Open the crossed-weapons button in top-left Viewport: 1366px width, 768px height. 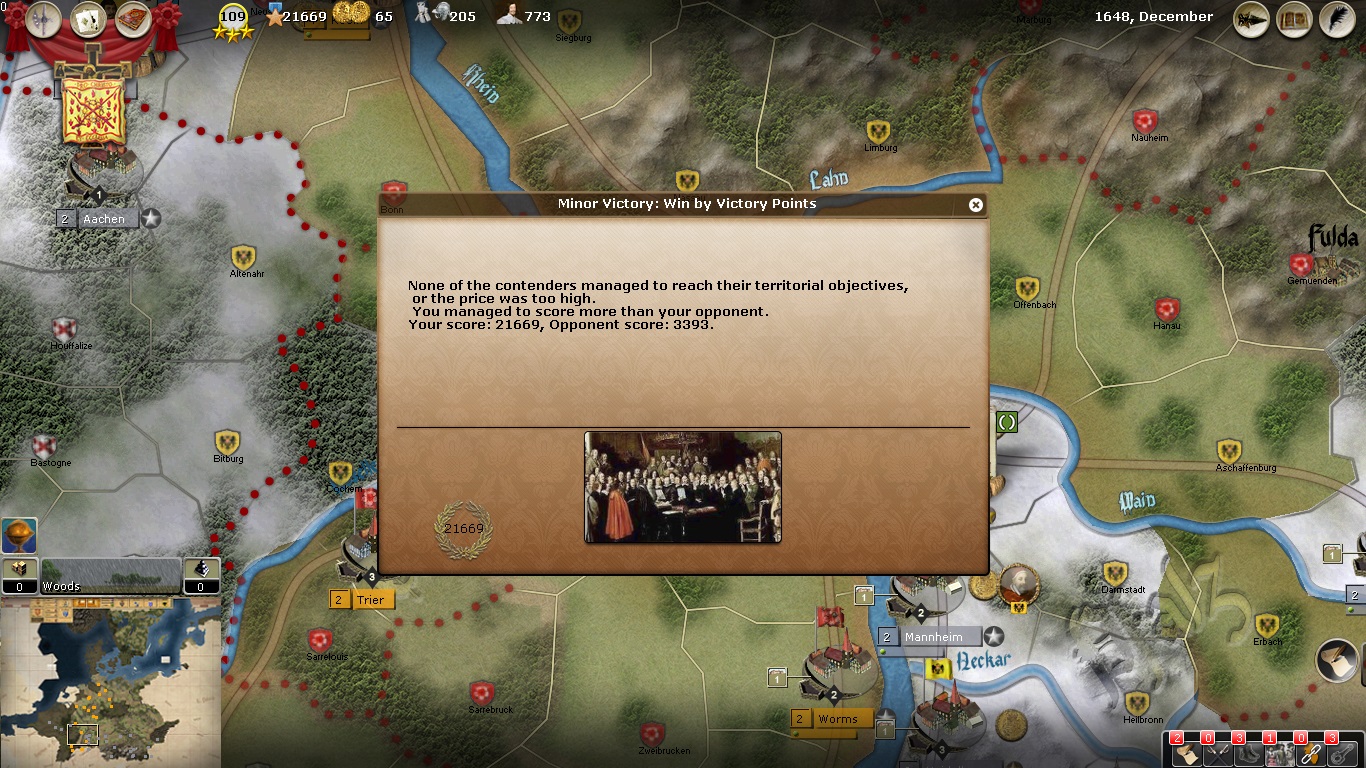[44, 19]
